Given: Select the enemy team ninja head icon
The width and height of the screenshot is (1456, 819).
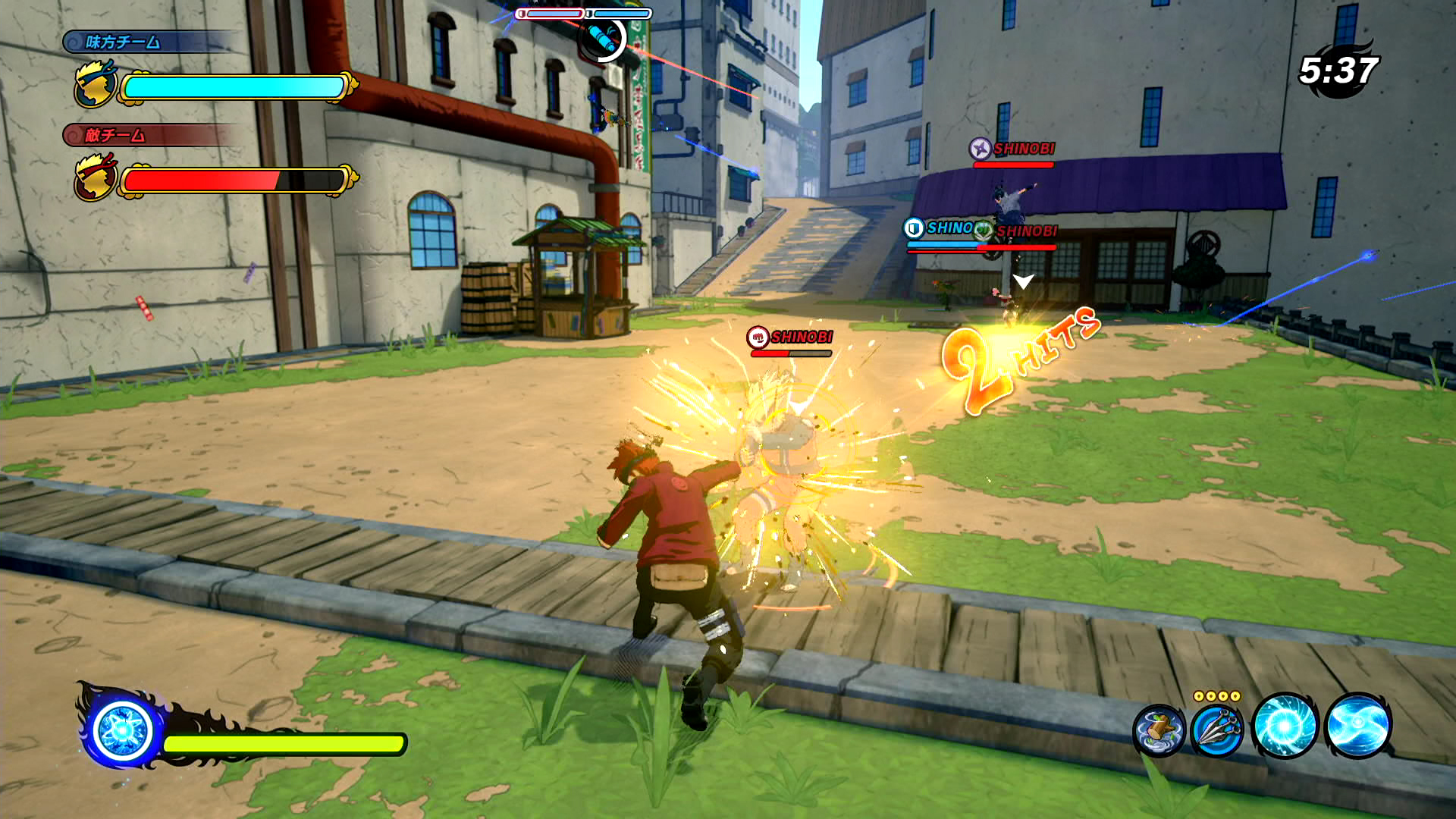Looking at the screenshot, I should (x=96, y=177).
